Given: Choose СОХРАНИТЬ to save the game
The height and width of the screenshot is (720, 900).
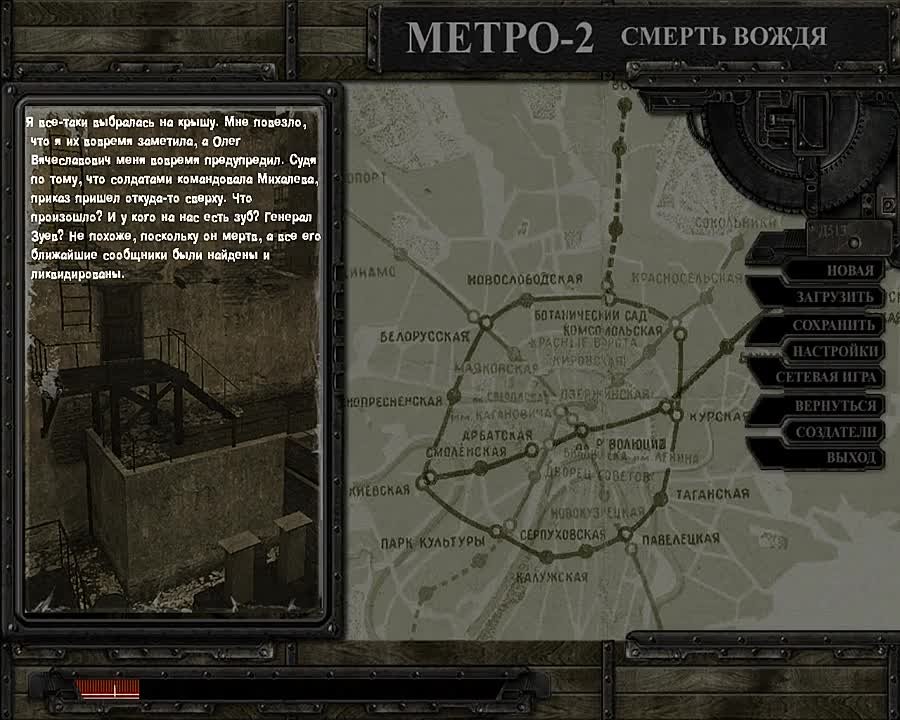Looking at the screenshot, I should (x=834, y=325).
